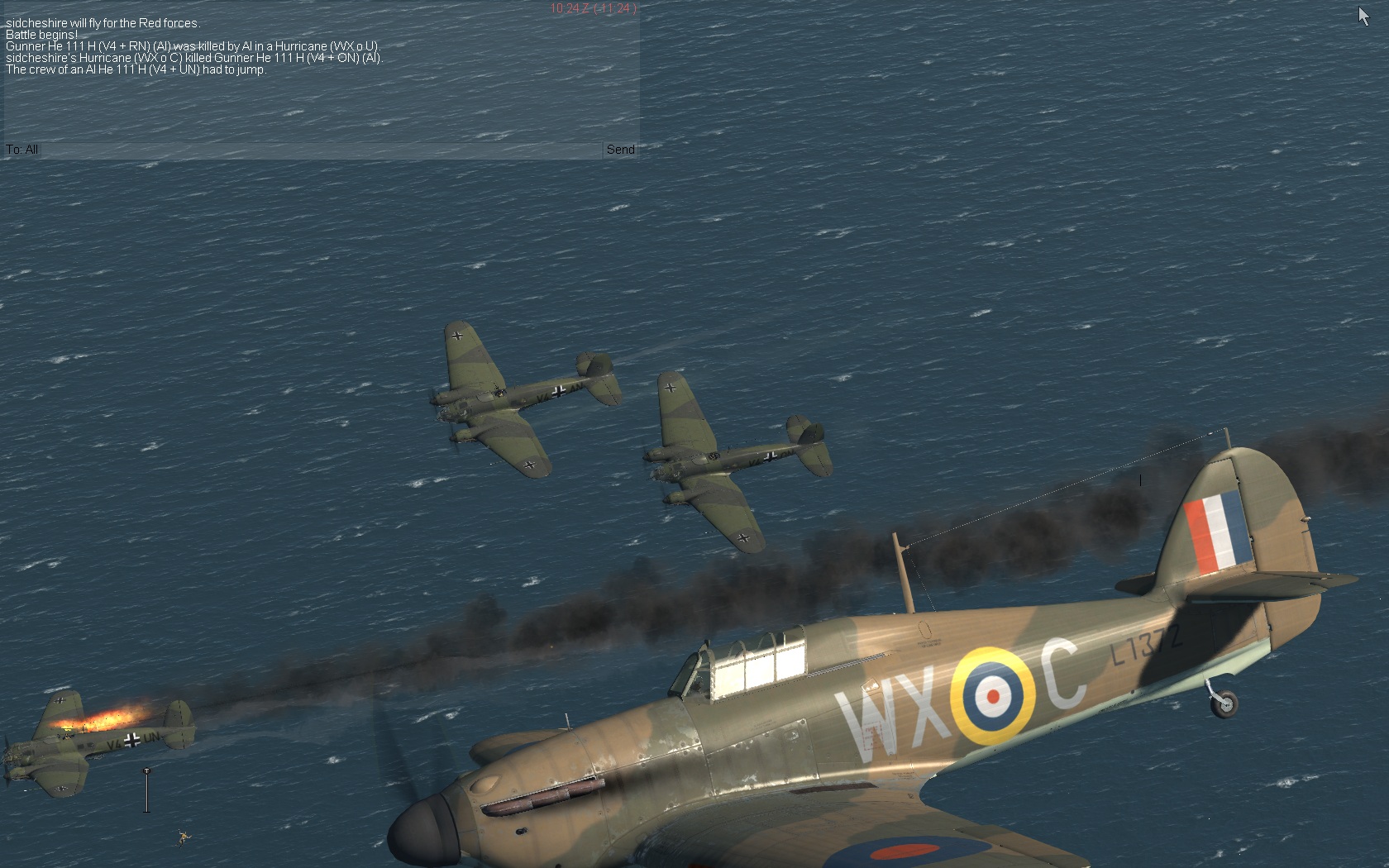The width and height of the screenshot is (1389, 868).
Task: Focus the chat message input field
Action: pos(321,150)
